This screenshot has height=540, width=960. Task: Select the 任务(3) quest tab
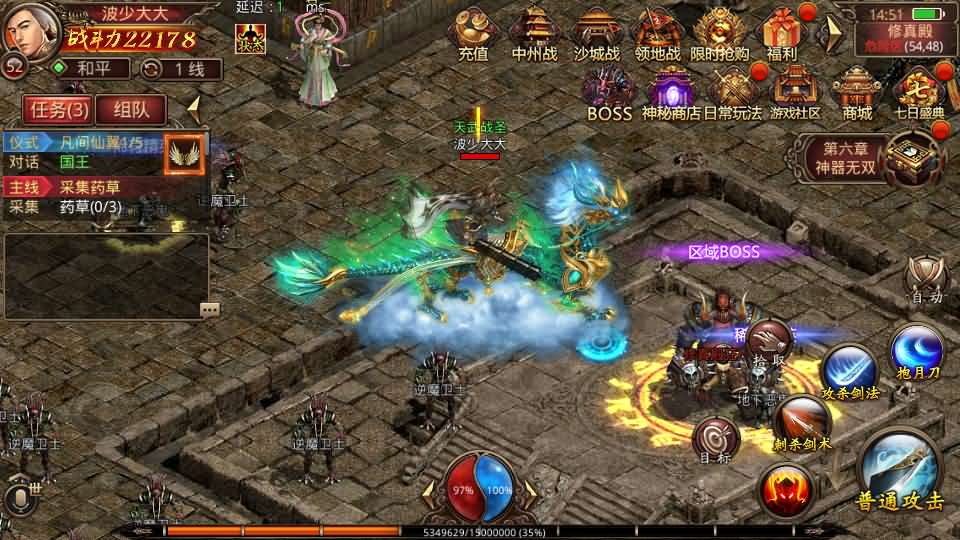(x=59, y=109)
